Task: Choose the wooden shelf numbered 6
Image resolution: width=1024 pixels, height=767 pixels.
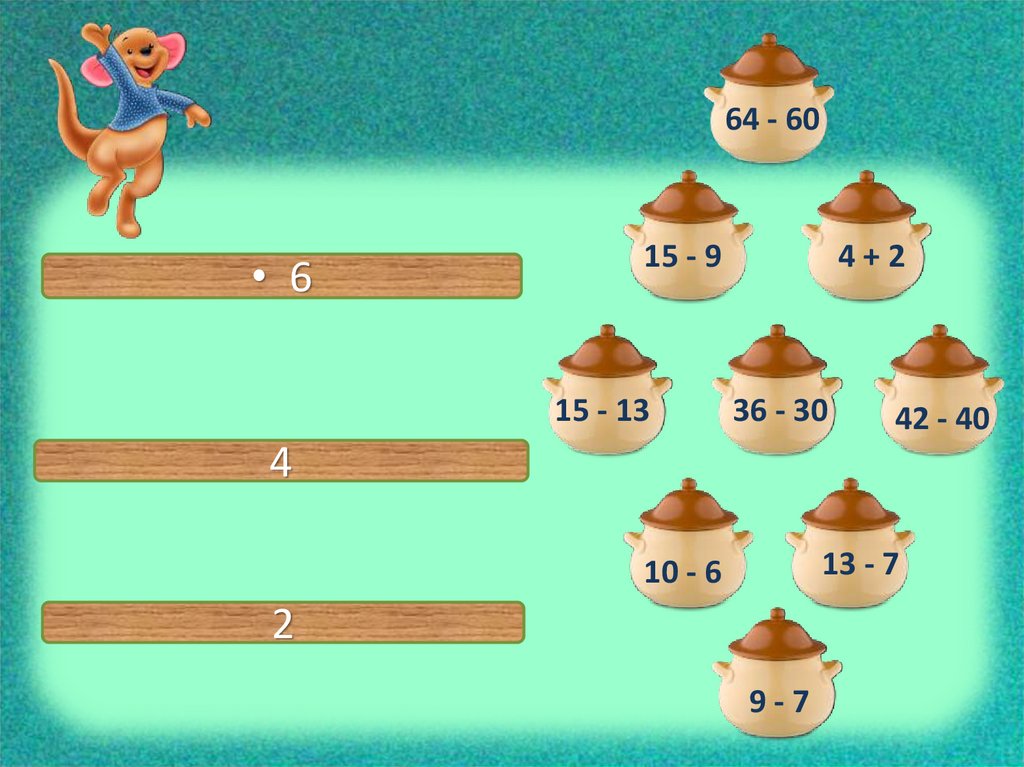Action: [282, 277]
